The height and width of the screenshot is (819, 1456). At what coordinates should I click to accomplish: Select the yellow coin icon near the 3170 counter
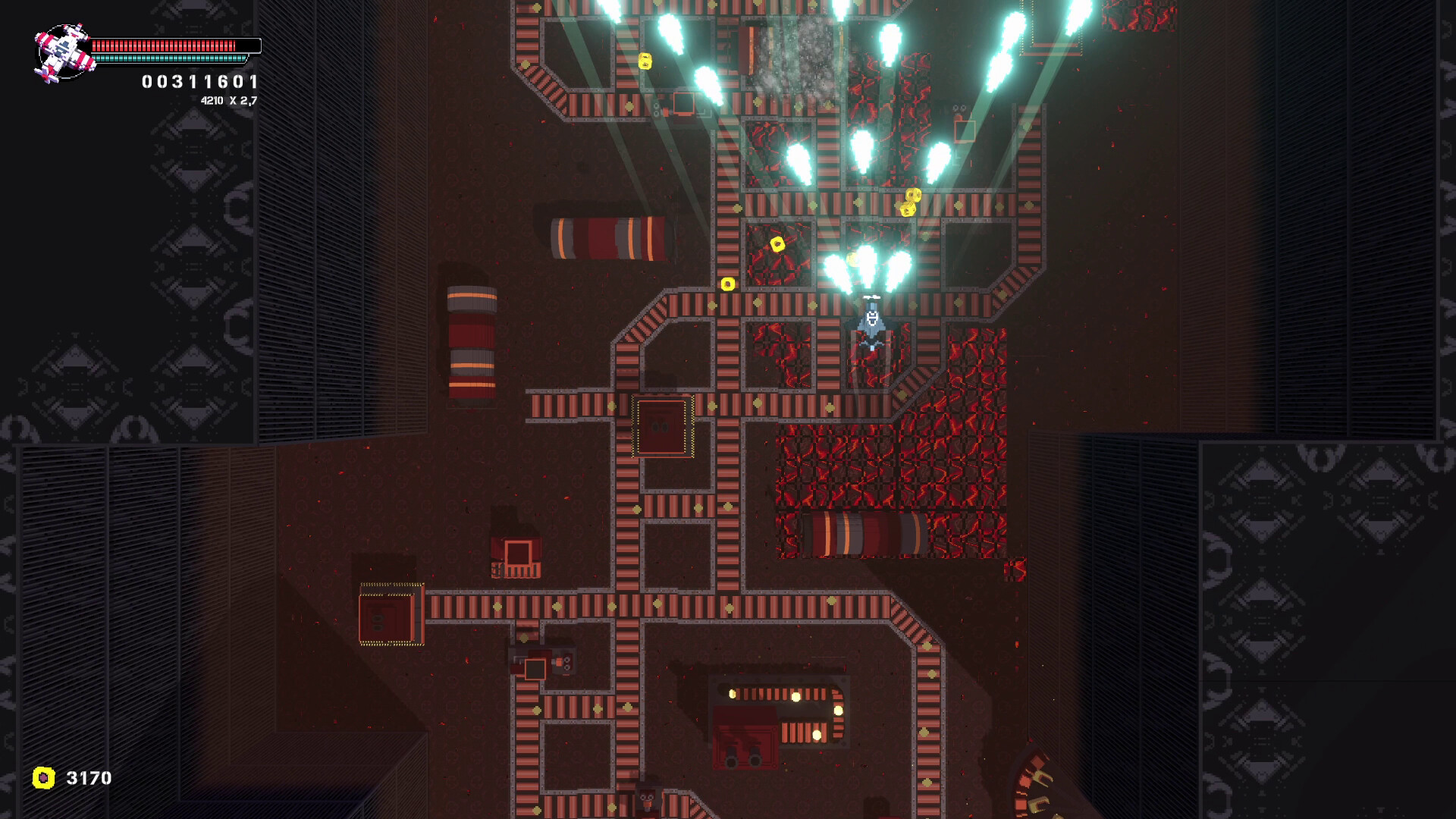(x=44, y=776)
